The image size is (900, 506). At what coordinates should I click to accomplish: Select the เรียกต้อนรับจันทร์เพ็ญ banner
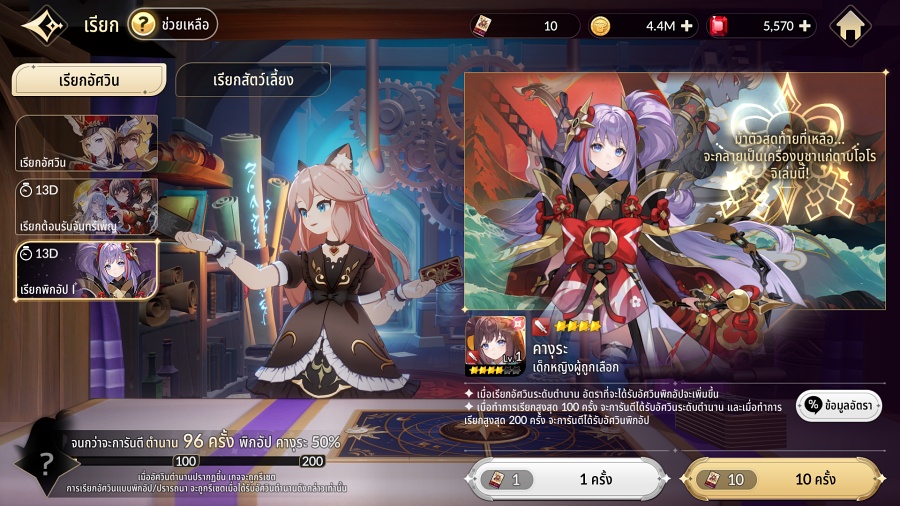click(x=86, y=207)
